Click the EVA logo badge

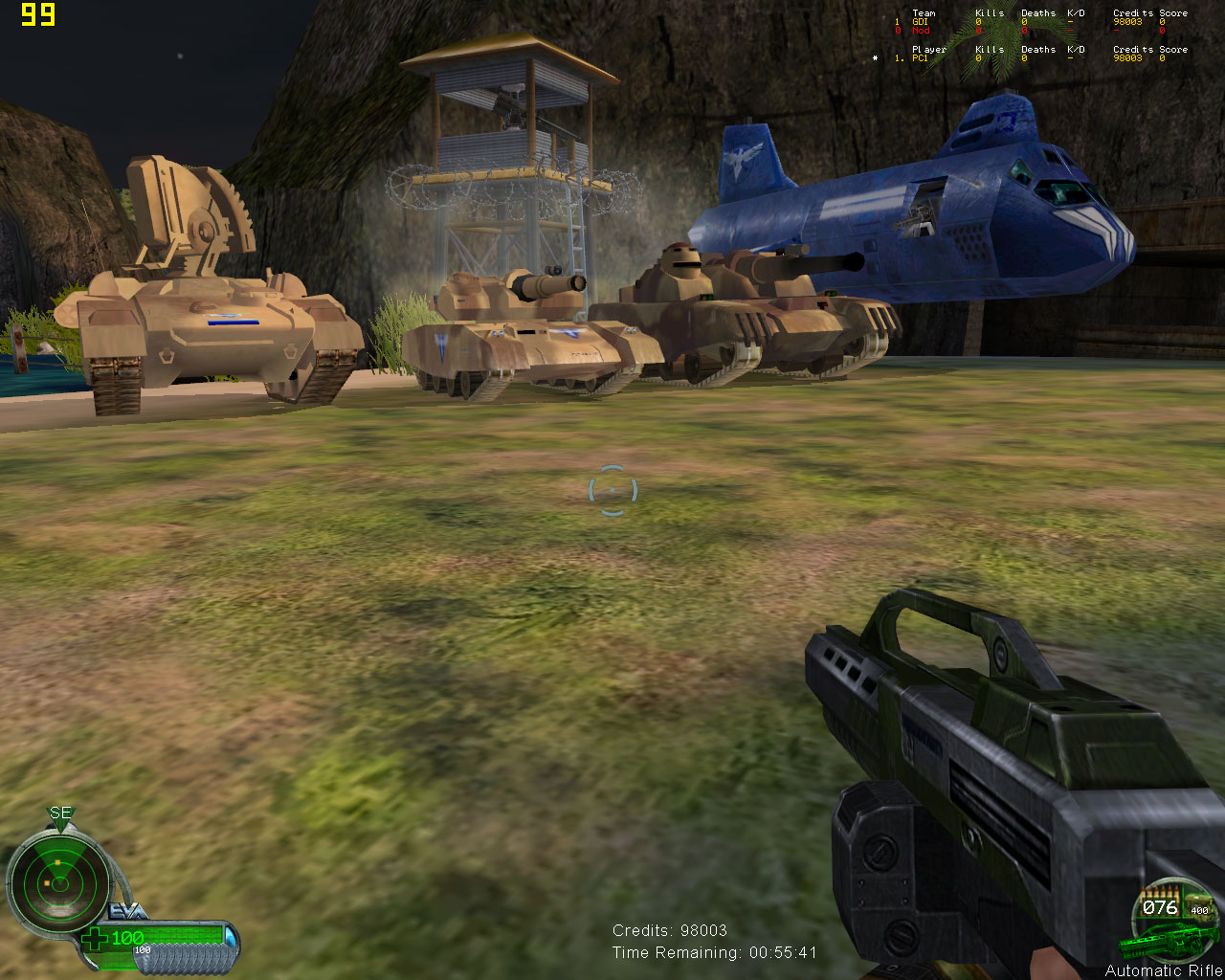(128, 911)
